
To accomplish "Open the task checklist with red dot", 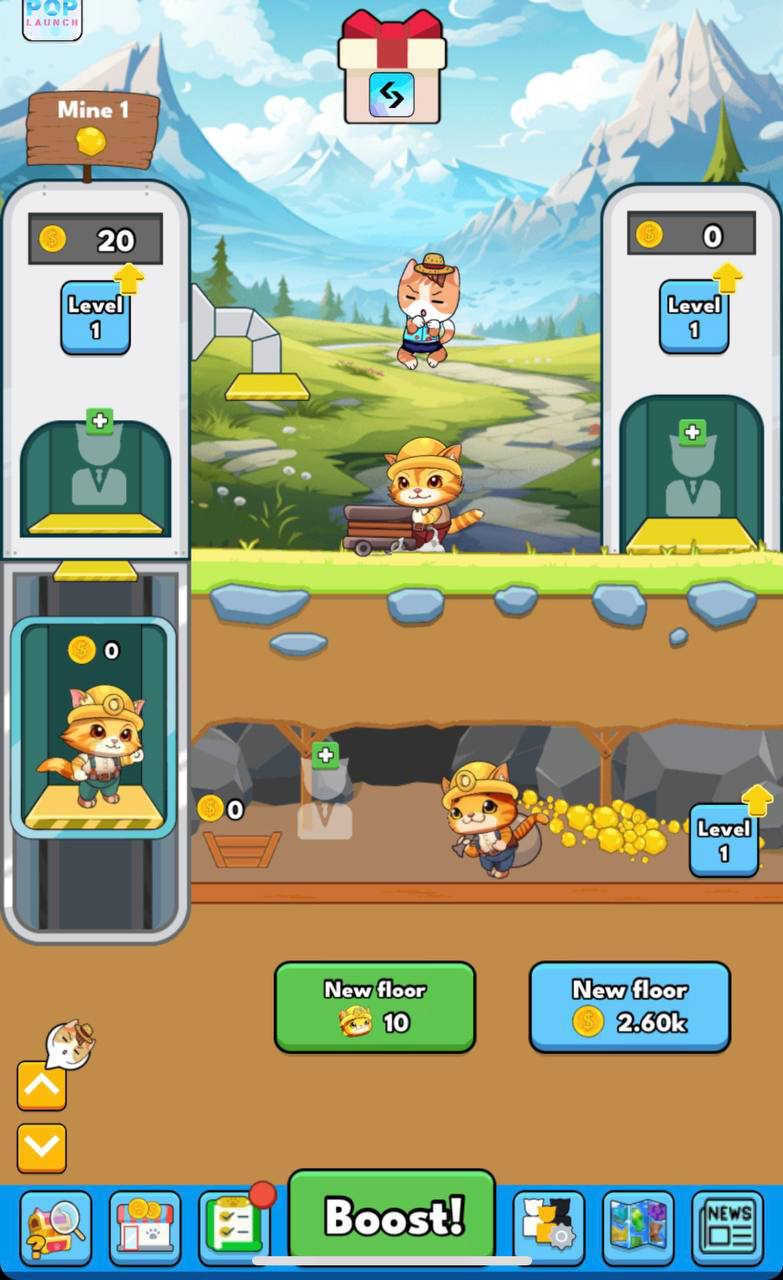I will 234,1227.
